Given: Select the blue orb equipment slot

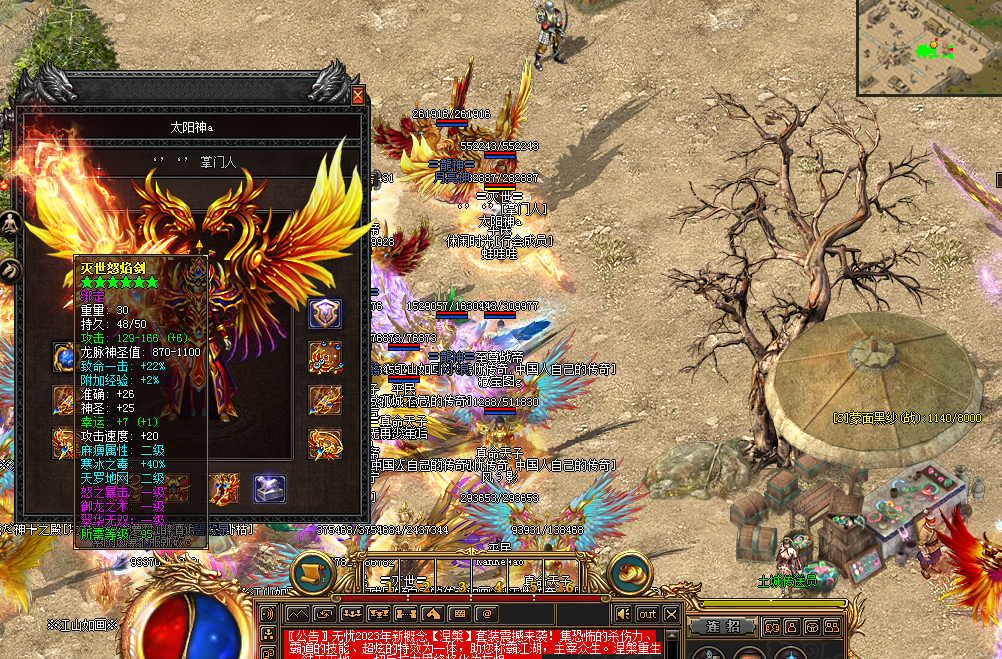Looking at the screenshot, I should [x=65, y=356].
